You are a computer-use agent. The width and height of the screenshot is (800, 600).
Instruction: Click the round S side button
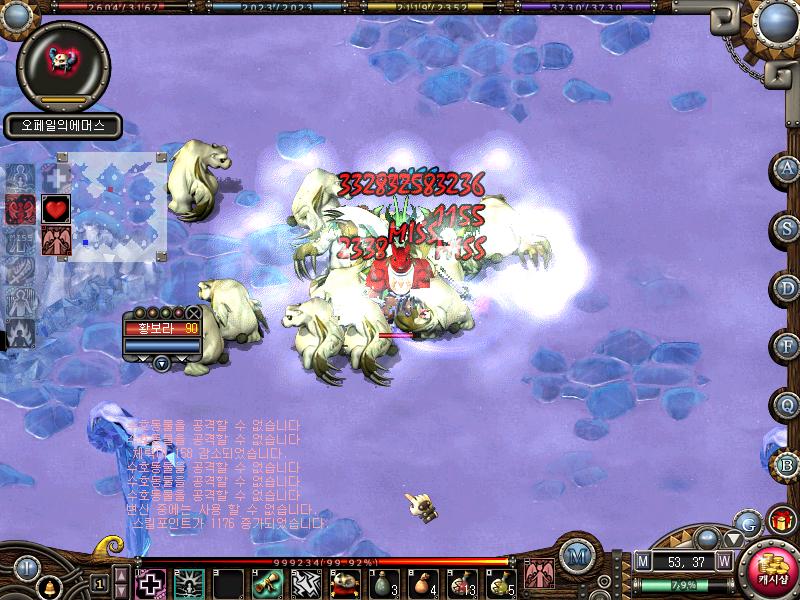pos(787,228)
